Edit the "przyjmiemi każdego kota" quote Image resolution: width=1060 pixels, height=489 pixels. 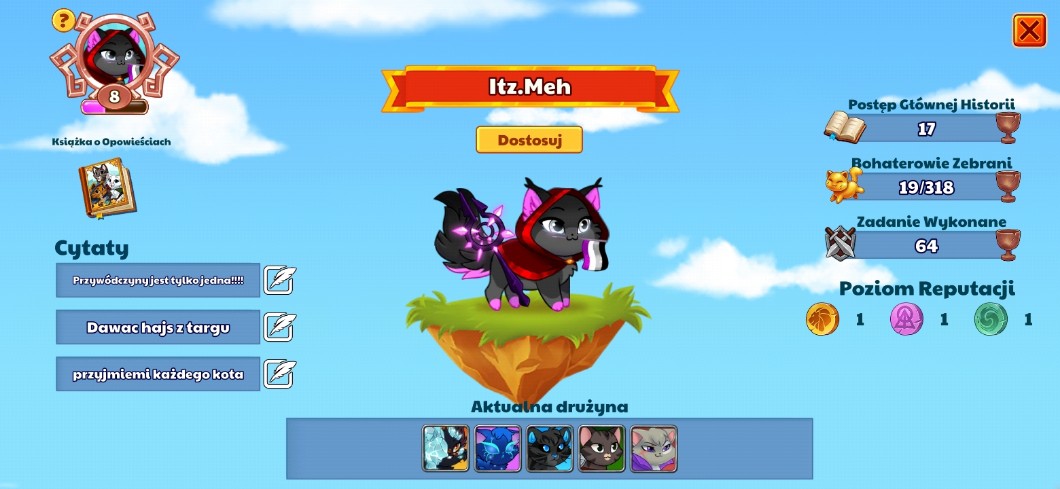pos(281,373)
